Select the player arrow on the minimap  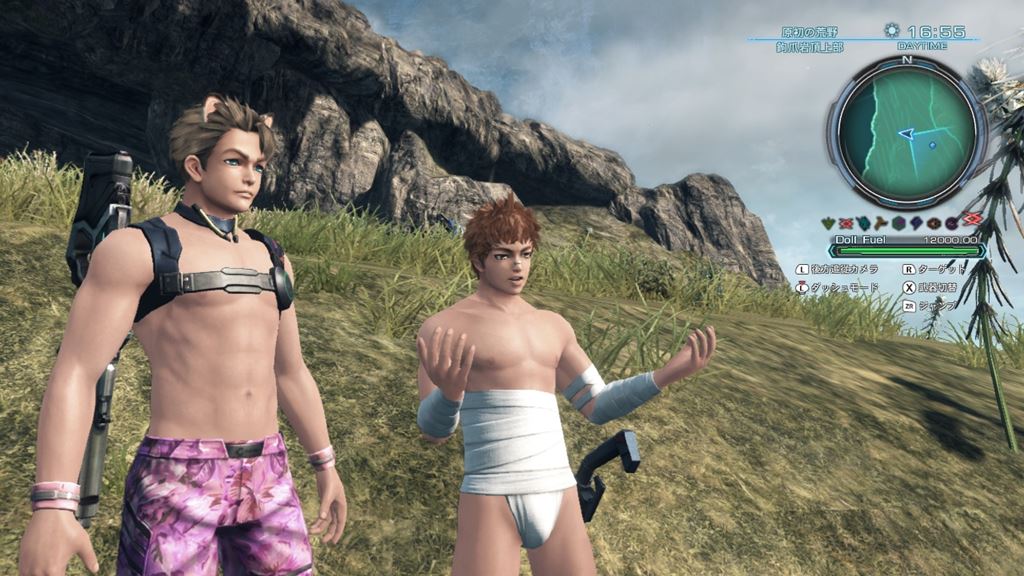click(x=906, y=133)
